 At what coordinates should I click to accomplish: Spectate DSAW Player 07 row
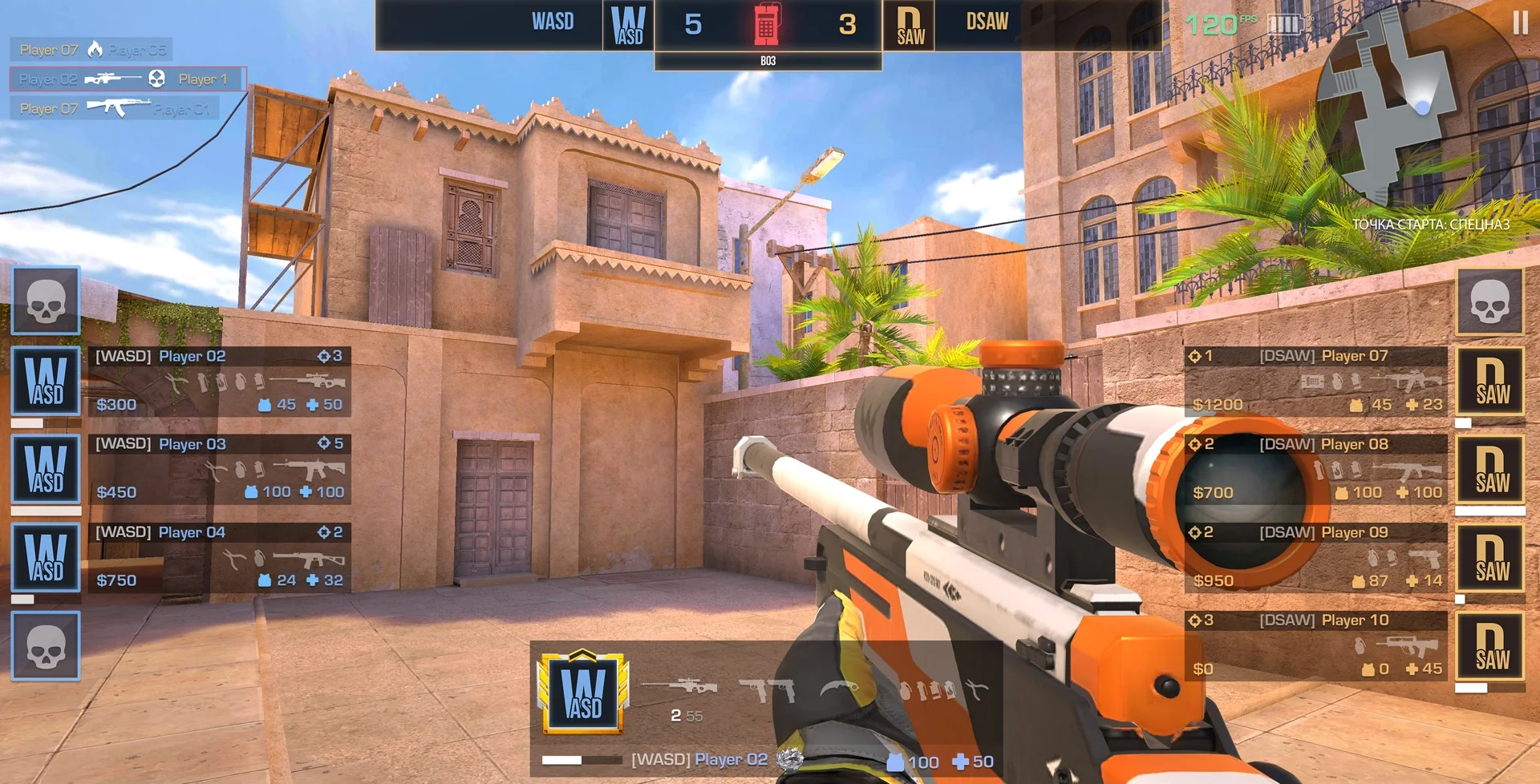pyautogui.click(x=1315, y=381)
